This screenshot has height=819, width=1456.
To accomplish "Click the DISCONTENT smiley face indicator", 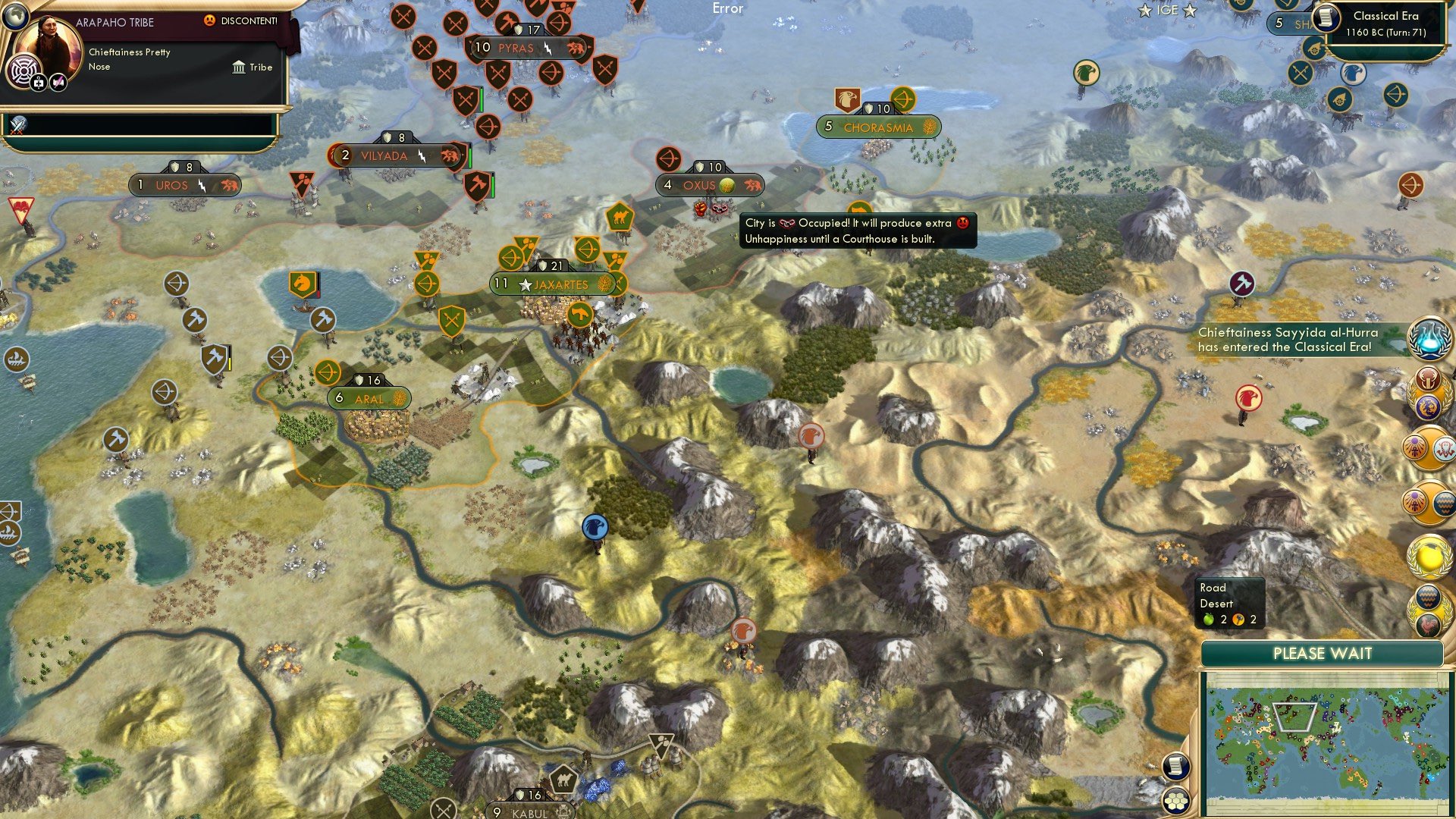I will tap(210, 21).
